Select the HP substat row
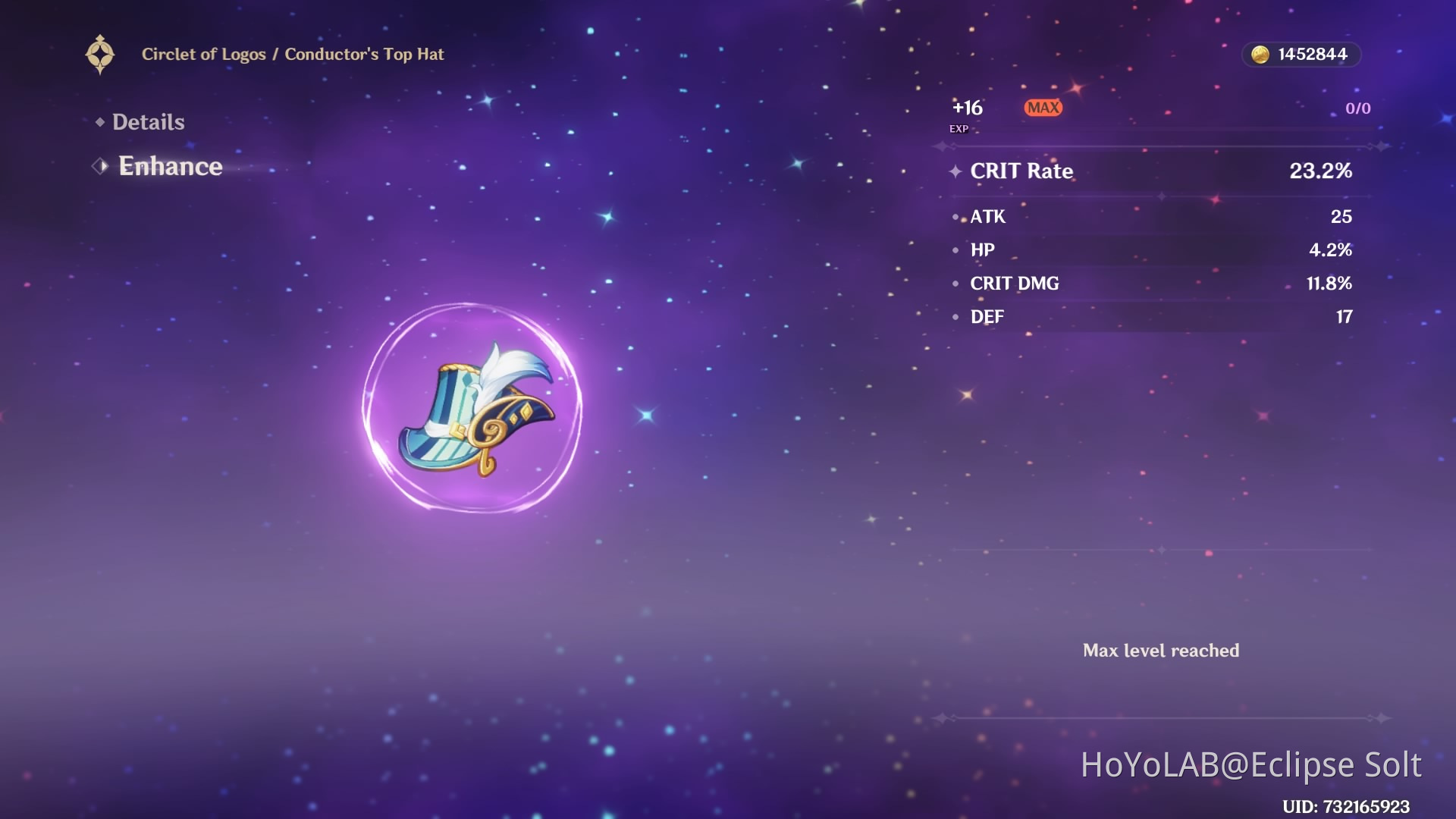Screen dimensions: 1456x819 click(x=1153, y=250)
